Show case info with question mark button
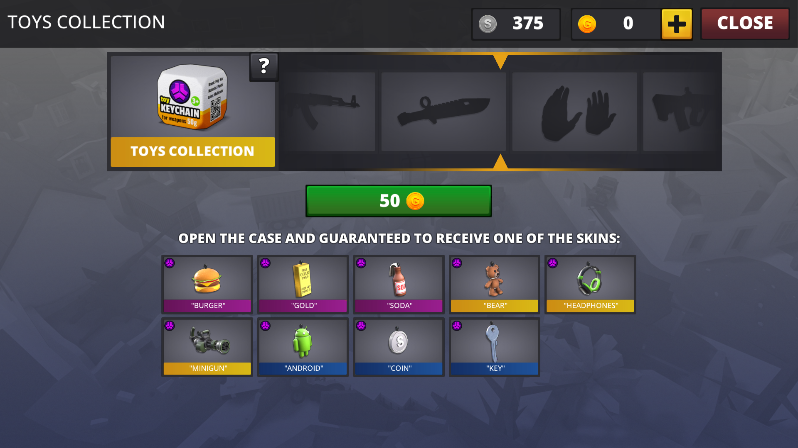The width and height of the screenshot is (798, 448). pos(264,67)
